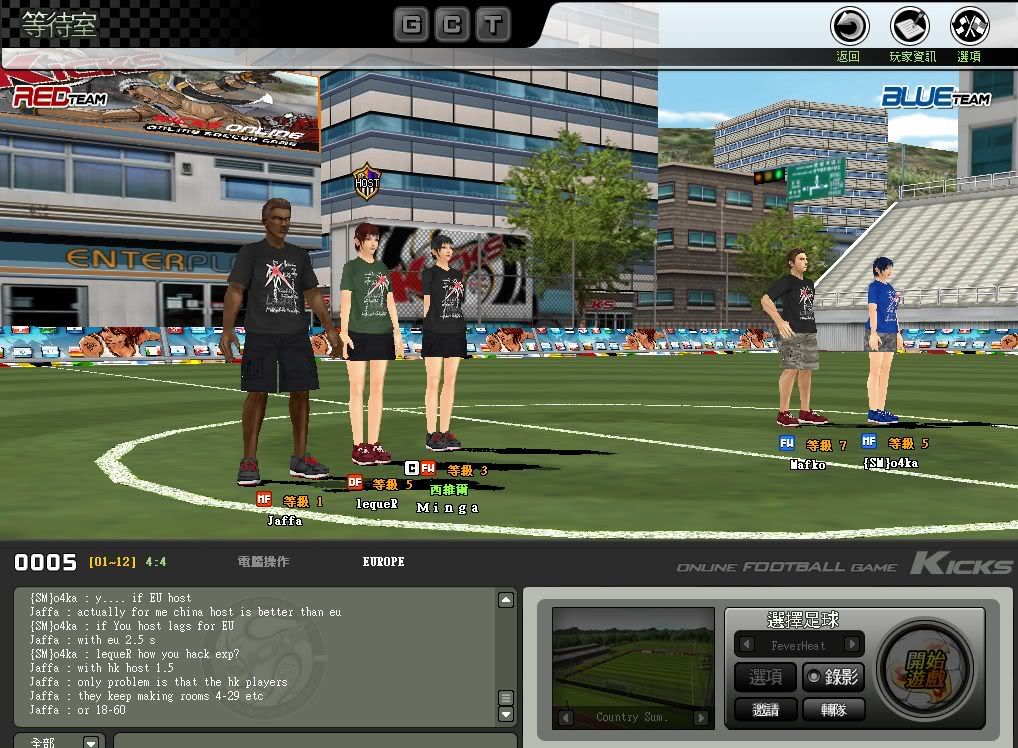Switch to next stadium after Country Sum.
1018x748 pixels.
tap(701, 717)
